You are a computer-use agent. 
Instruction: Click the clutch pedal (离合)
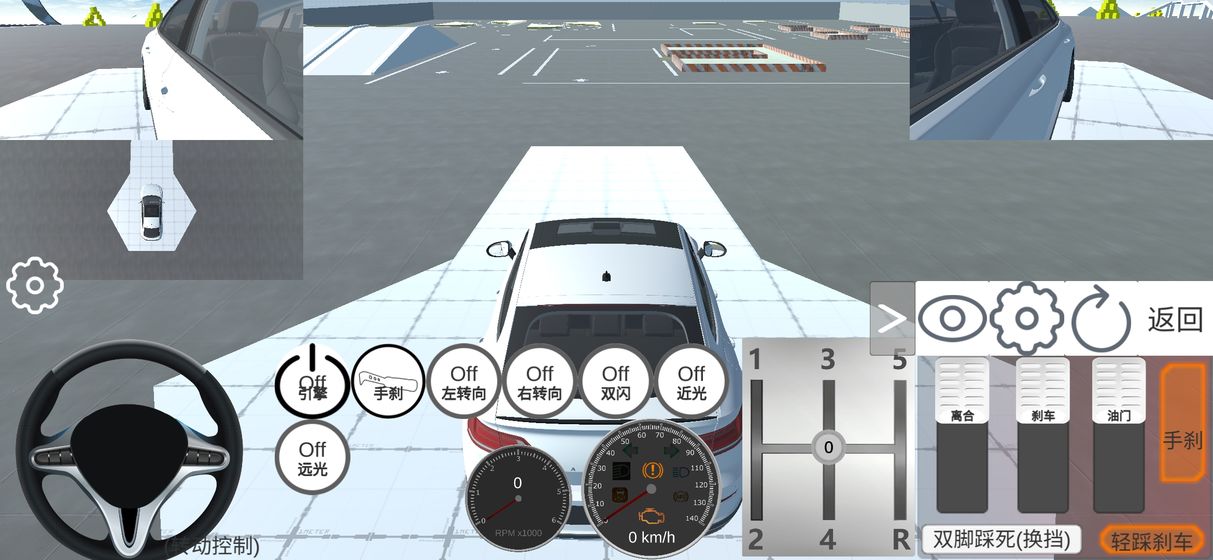click(x=962, y=436)
